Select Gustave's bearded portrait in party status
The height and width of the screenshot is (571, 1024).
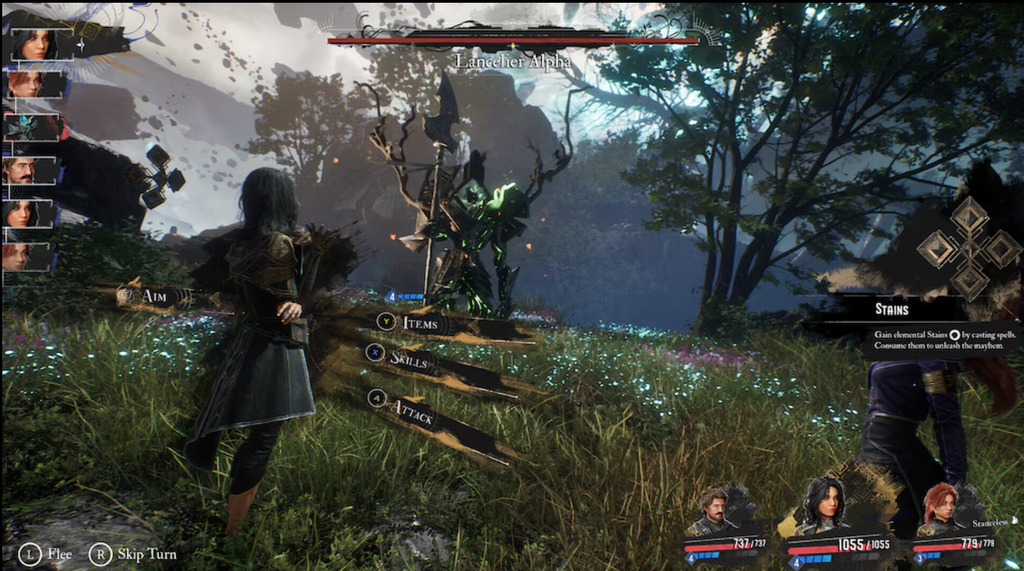[712, 510]
